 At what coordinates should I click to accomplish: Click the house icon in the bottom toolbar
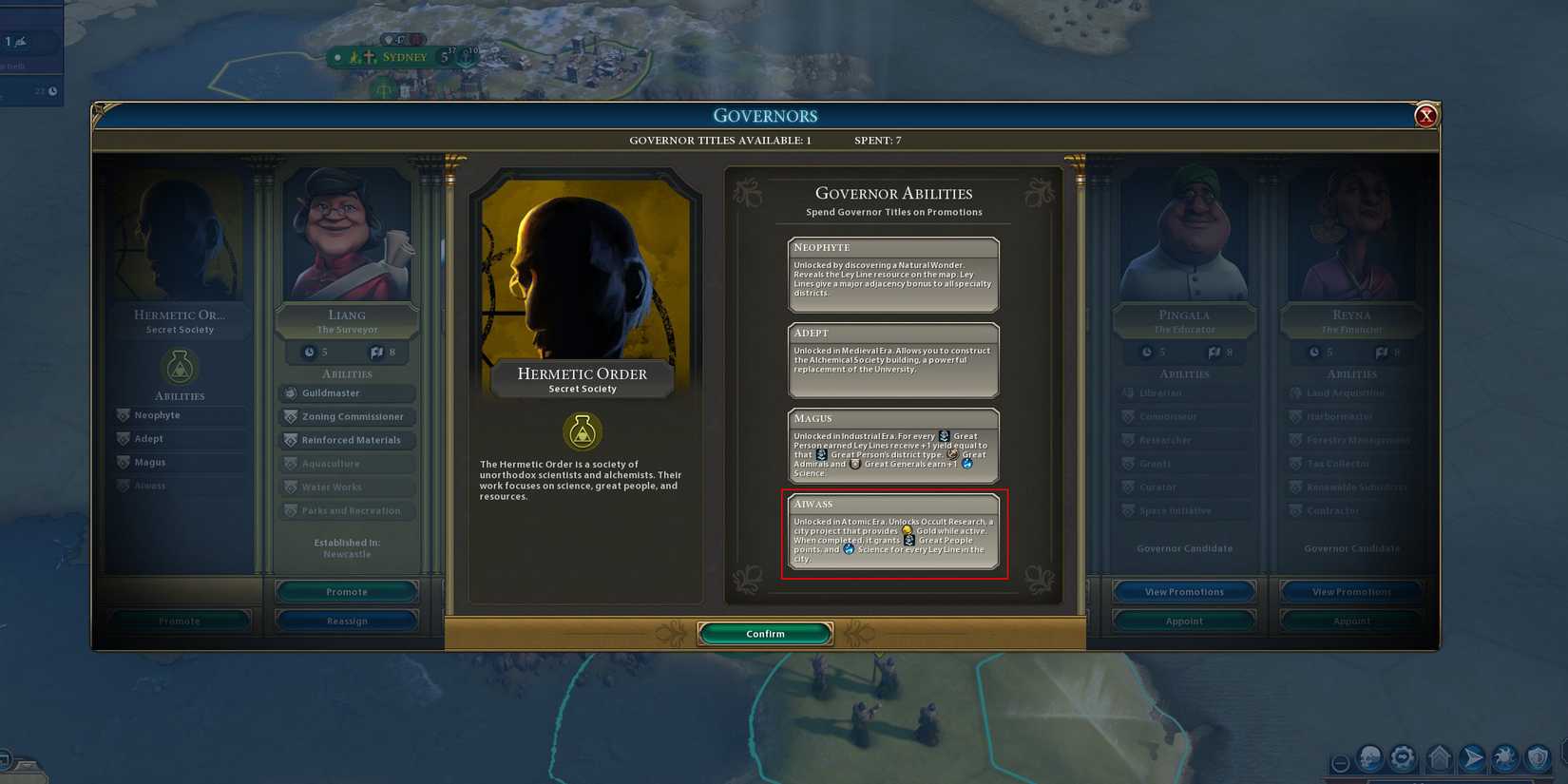[x=1440, y=757]
